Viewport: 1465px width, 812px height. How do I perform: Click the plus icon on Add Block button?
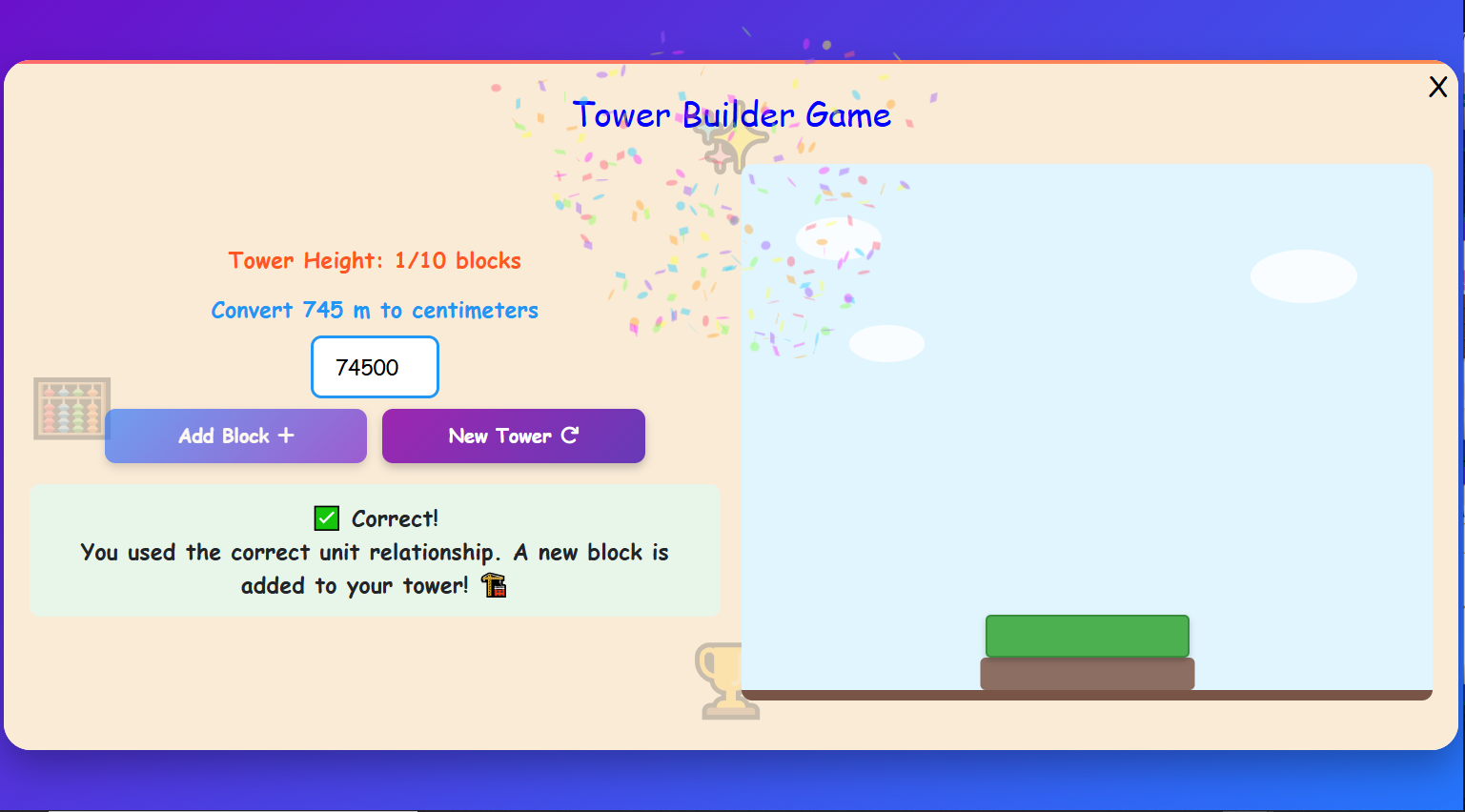(284, 436)
